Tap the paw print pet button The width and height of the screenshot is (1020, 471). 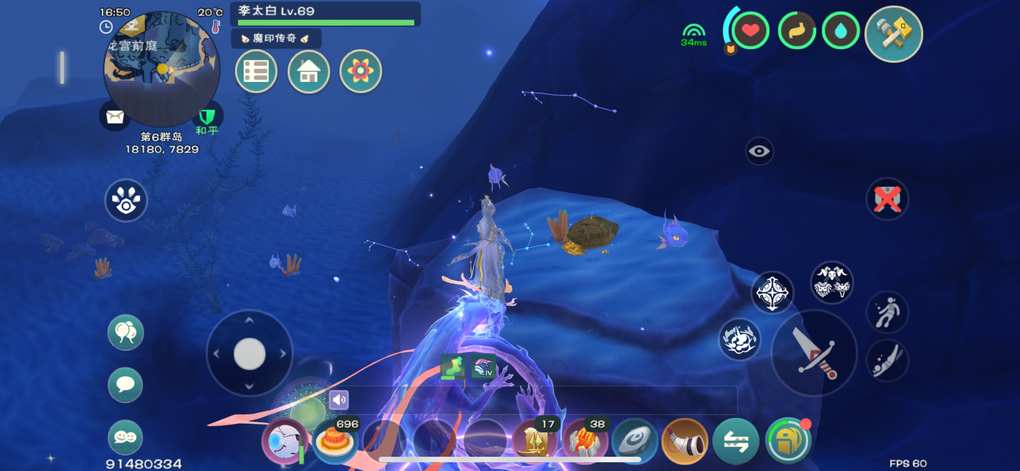pyautogui.click(x=126, y=200)
